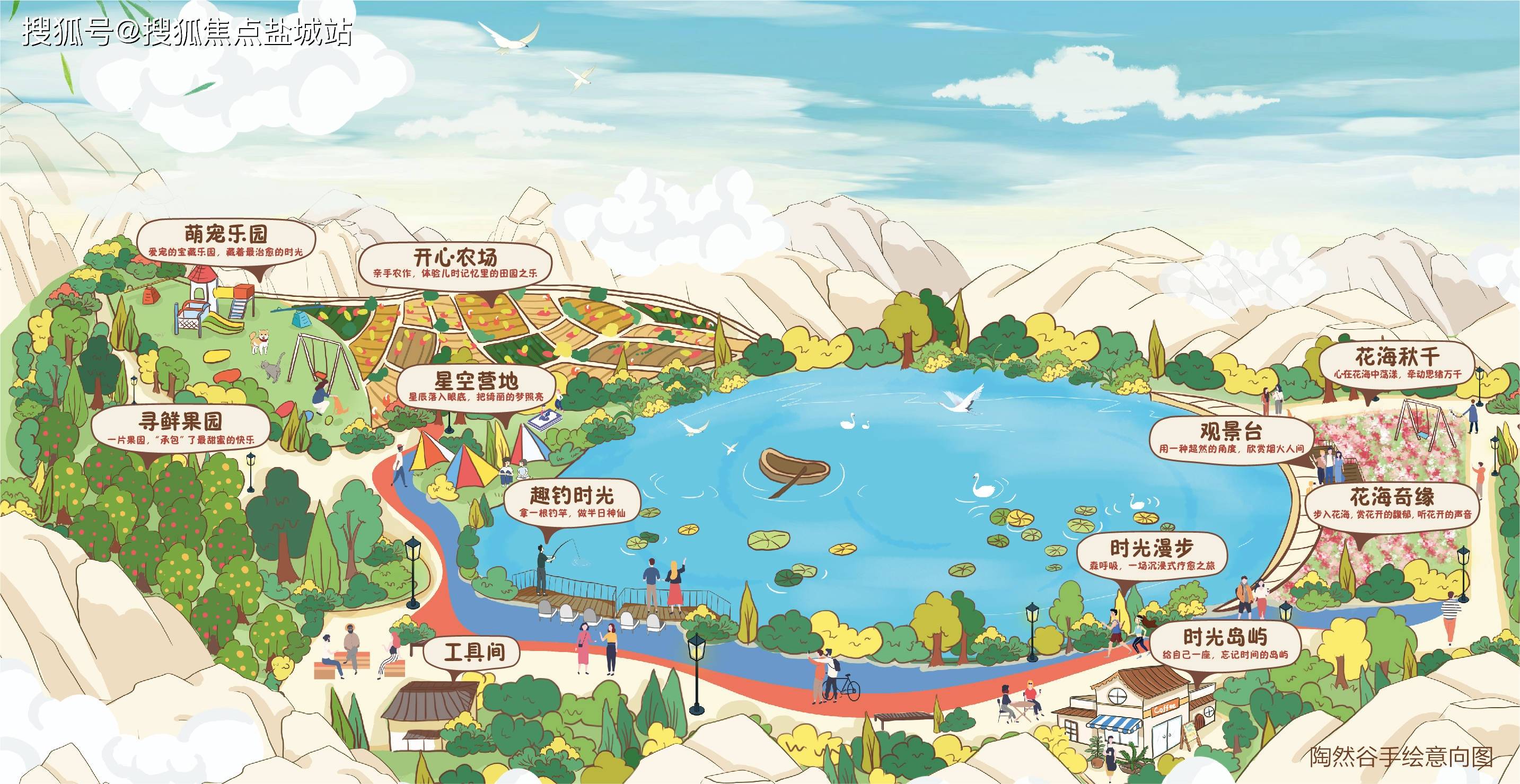
Task: Select the 萌宠乐园 map label
Action: tap(226, 241)
